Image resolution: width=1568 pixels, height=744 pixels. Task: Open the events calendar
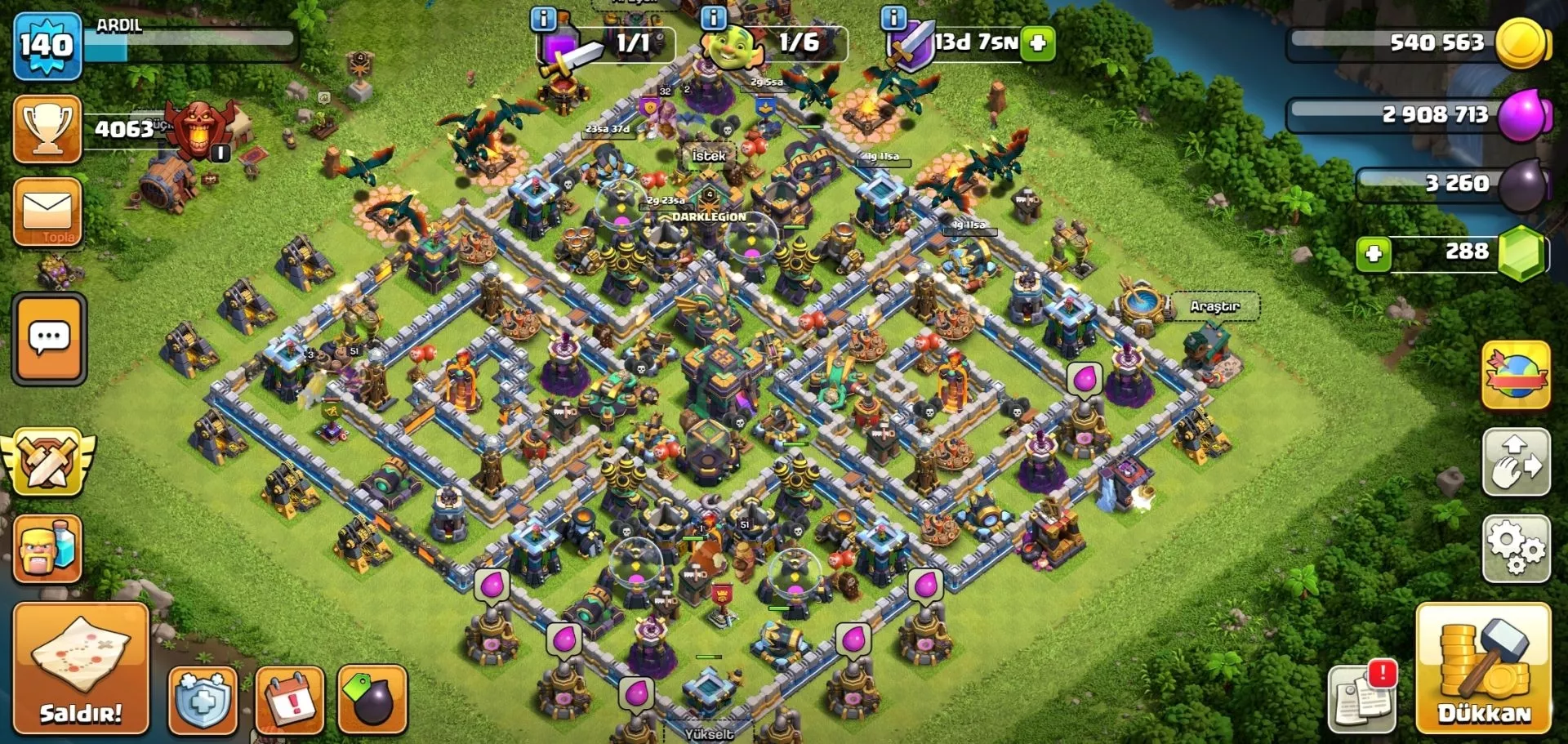290,699
